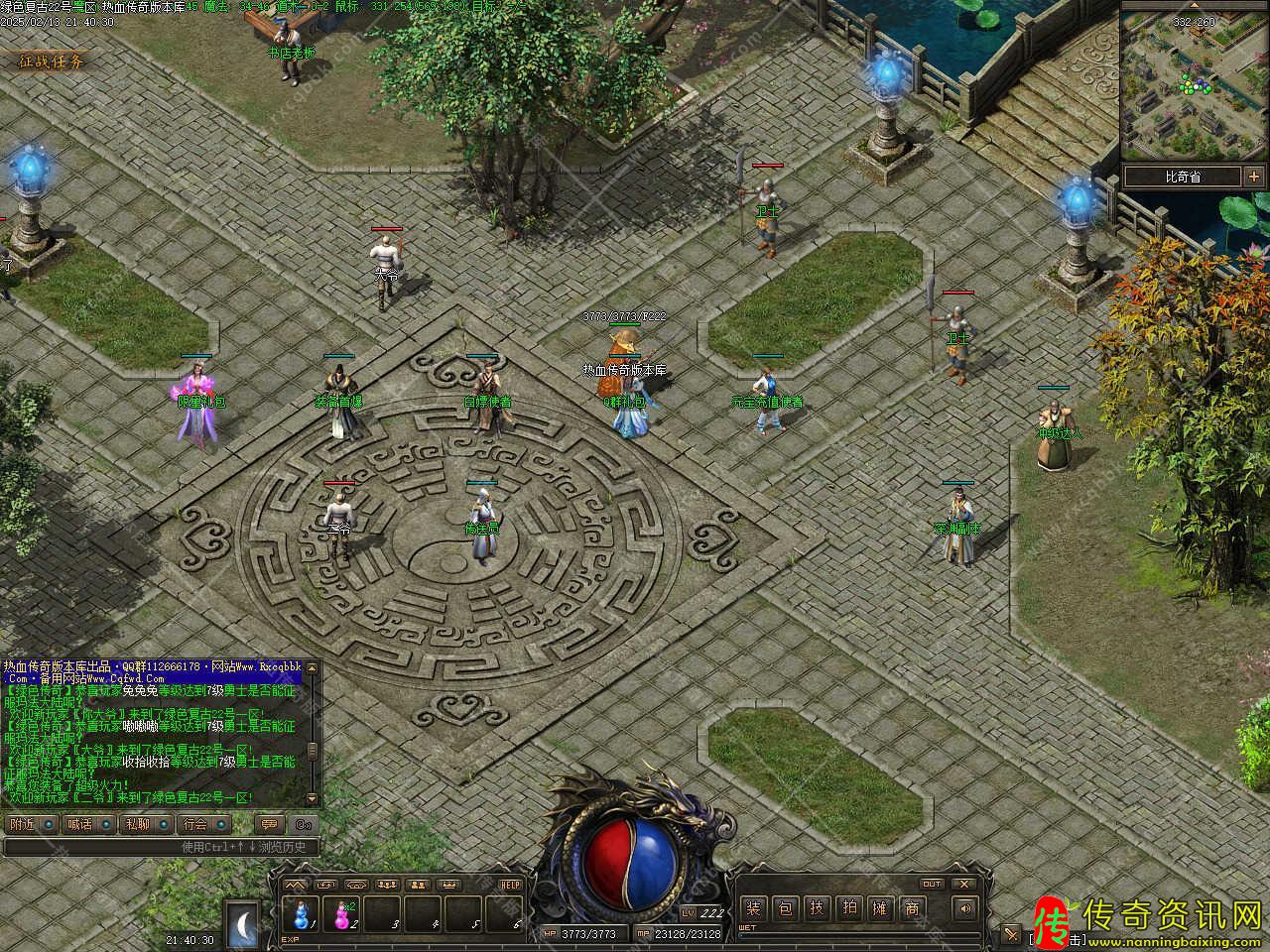
Task: Open the 征战任务 quest tracker
Action: click(52, 60)
